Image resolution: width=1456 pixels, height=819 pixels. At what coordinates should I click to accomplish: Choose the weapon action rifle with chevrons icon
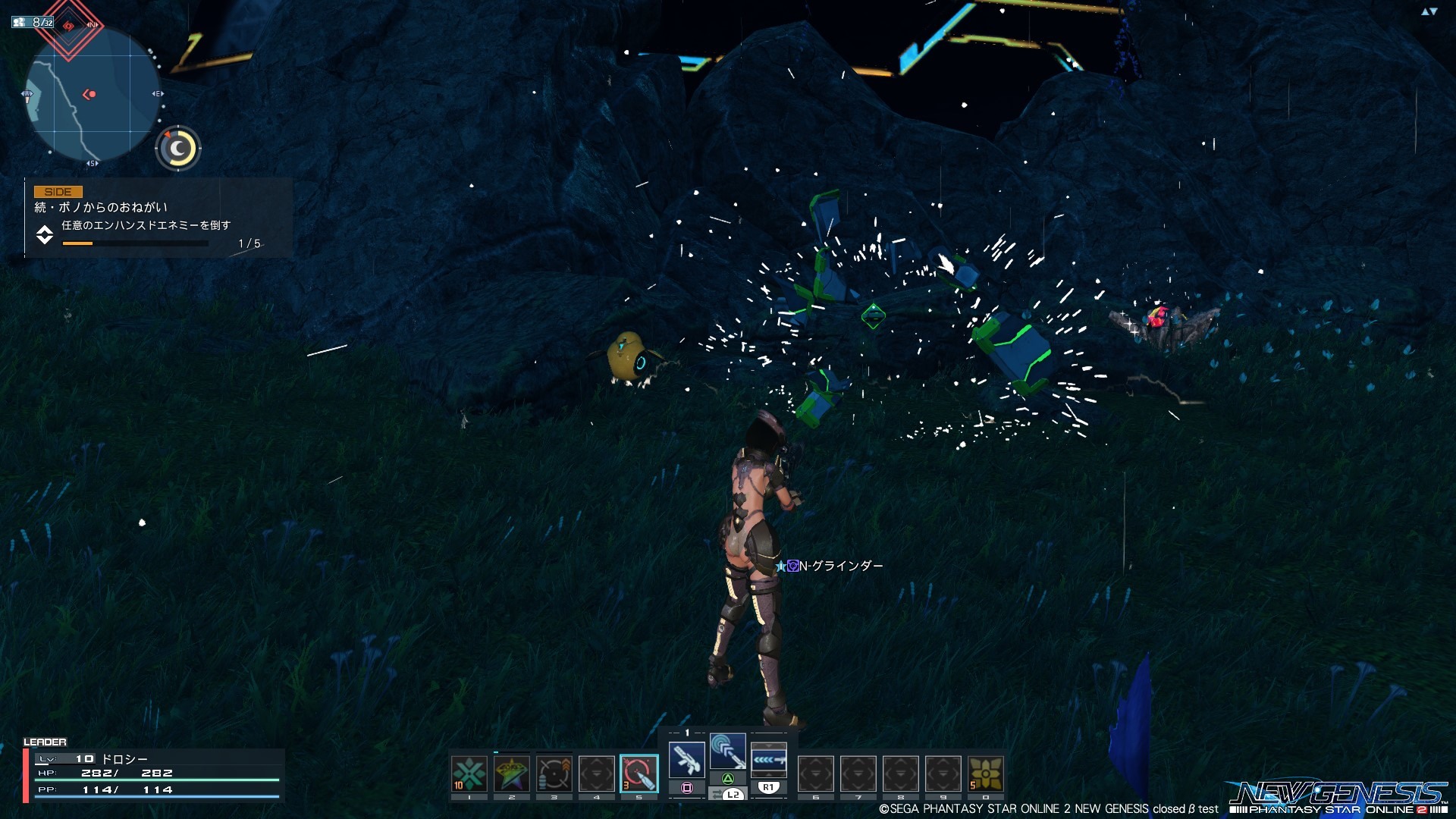[x=768, y=759]
